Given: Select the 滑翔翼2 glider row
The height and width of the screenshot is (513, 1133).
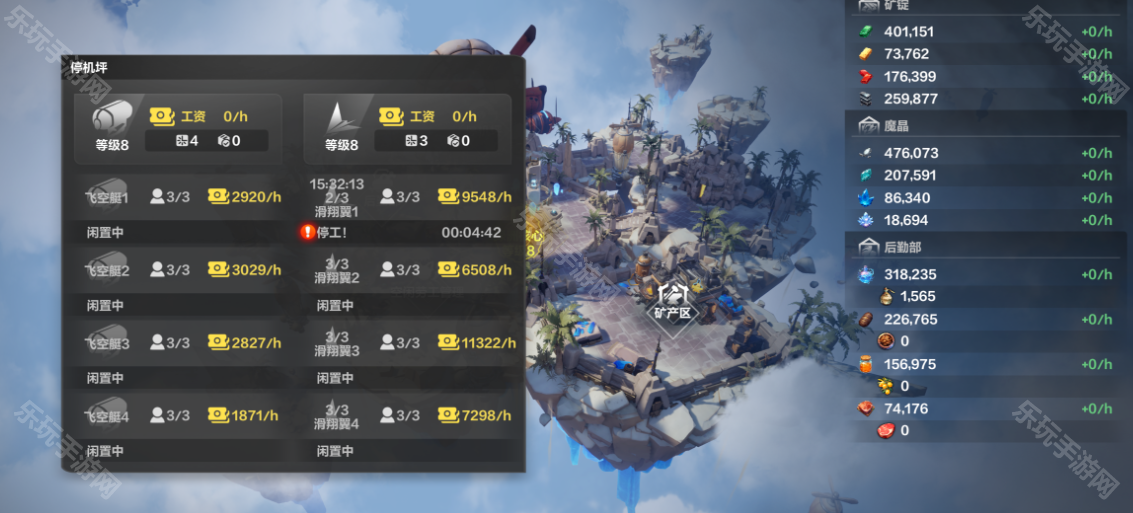Looking at the screenshot, I should point(411,270).
